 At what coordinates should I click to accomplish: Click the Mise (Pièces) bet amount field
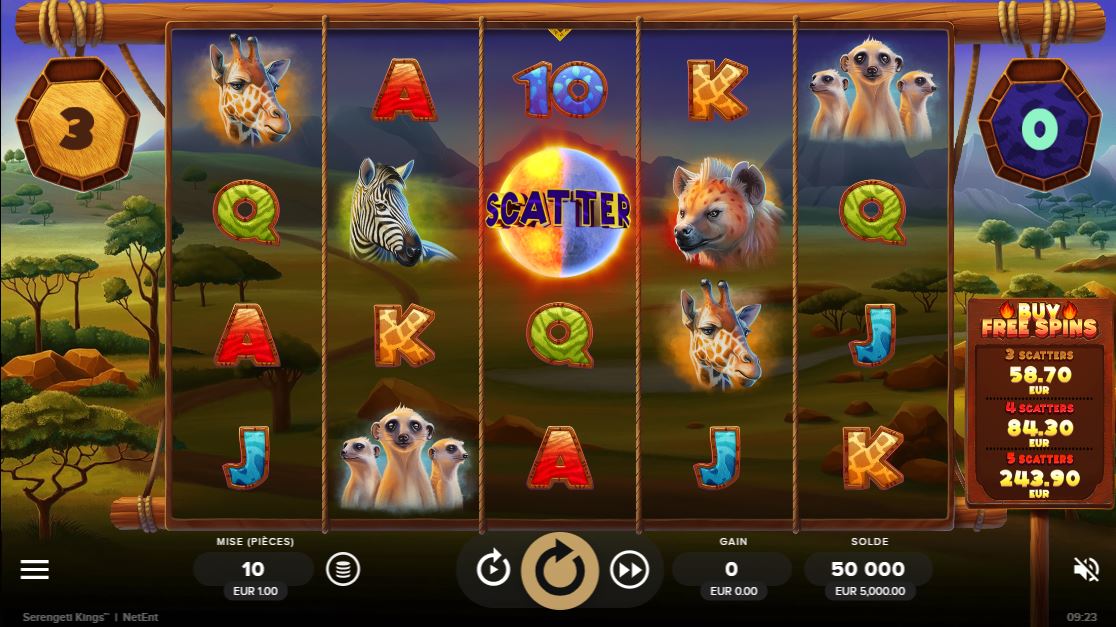(x=254, y=569)
